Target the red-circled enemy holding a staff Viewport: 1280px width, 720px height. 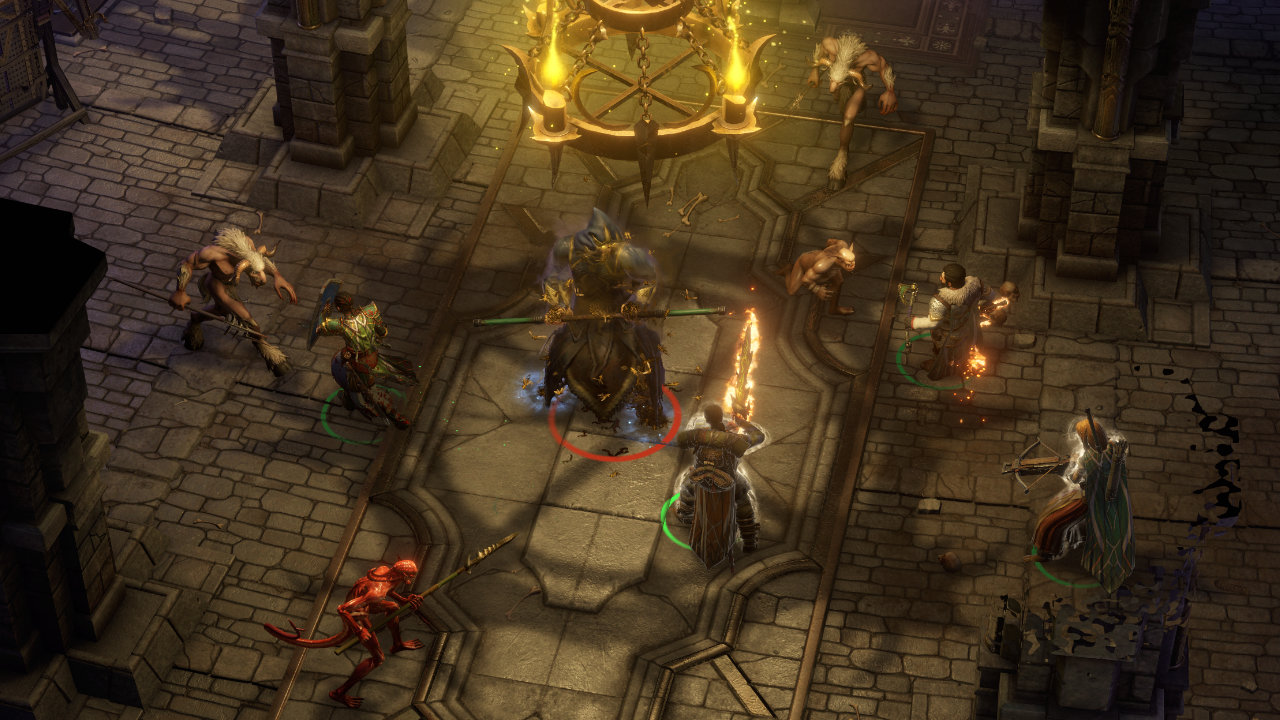point(603,330)
